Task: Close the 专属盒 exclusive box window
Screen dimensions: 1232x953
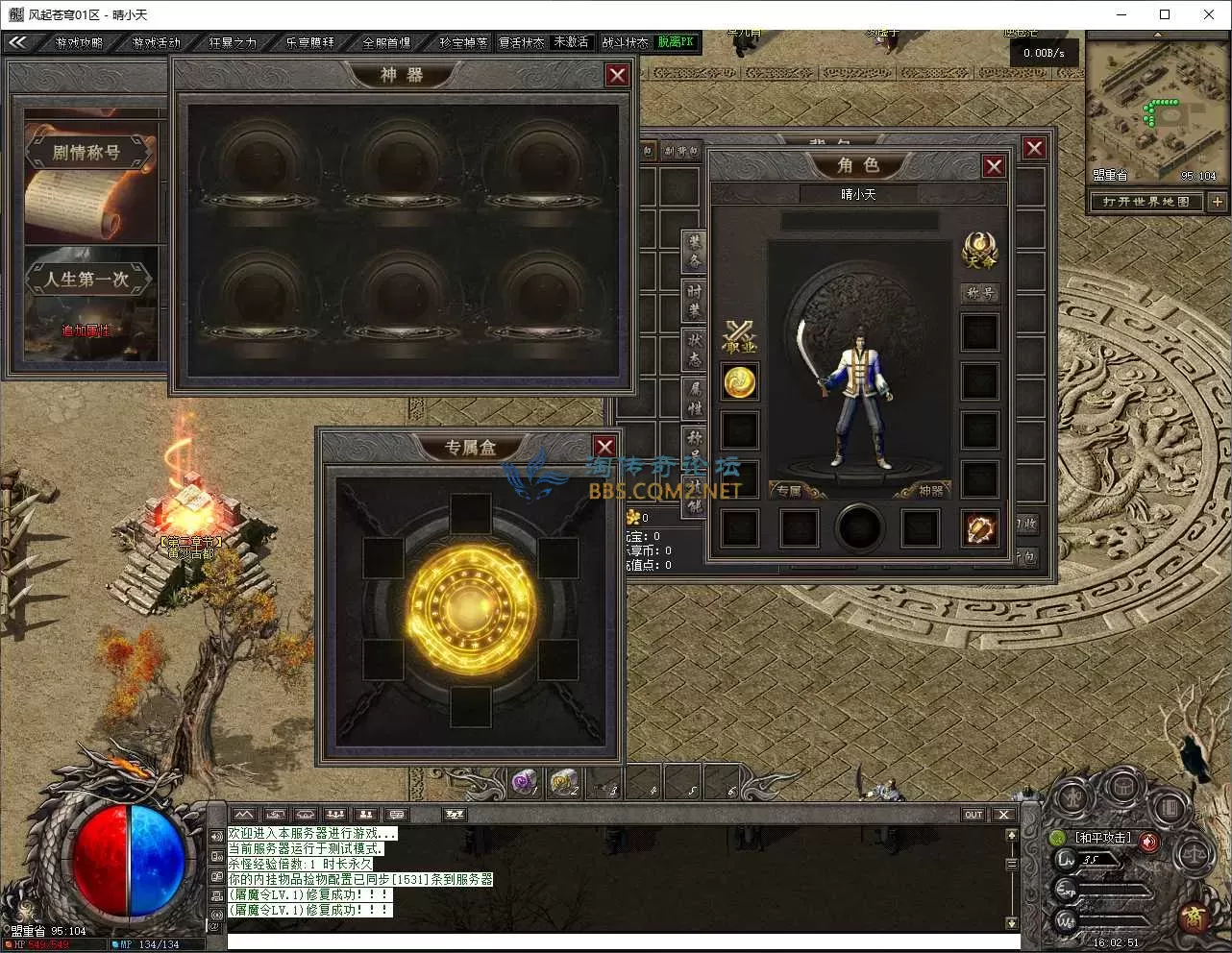Action: [x=604, y=447]
